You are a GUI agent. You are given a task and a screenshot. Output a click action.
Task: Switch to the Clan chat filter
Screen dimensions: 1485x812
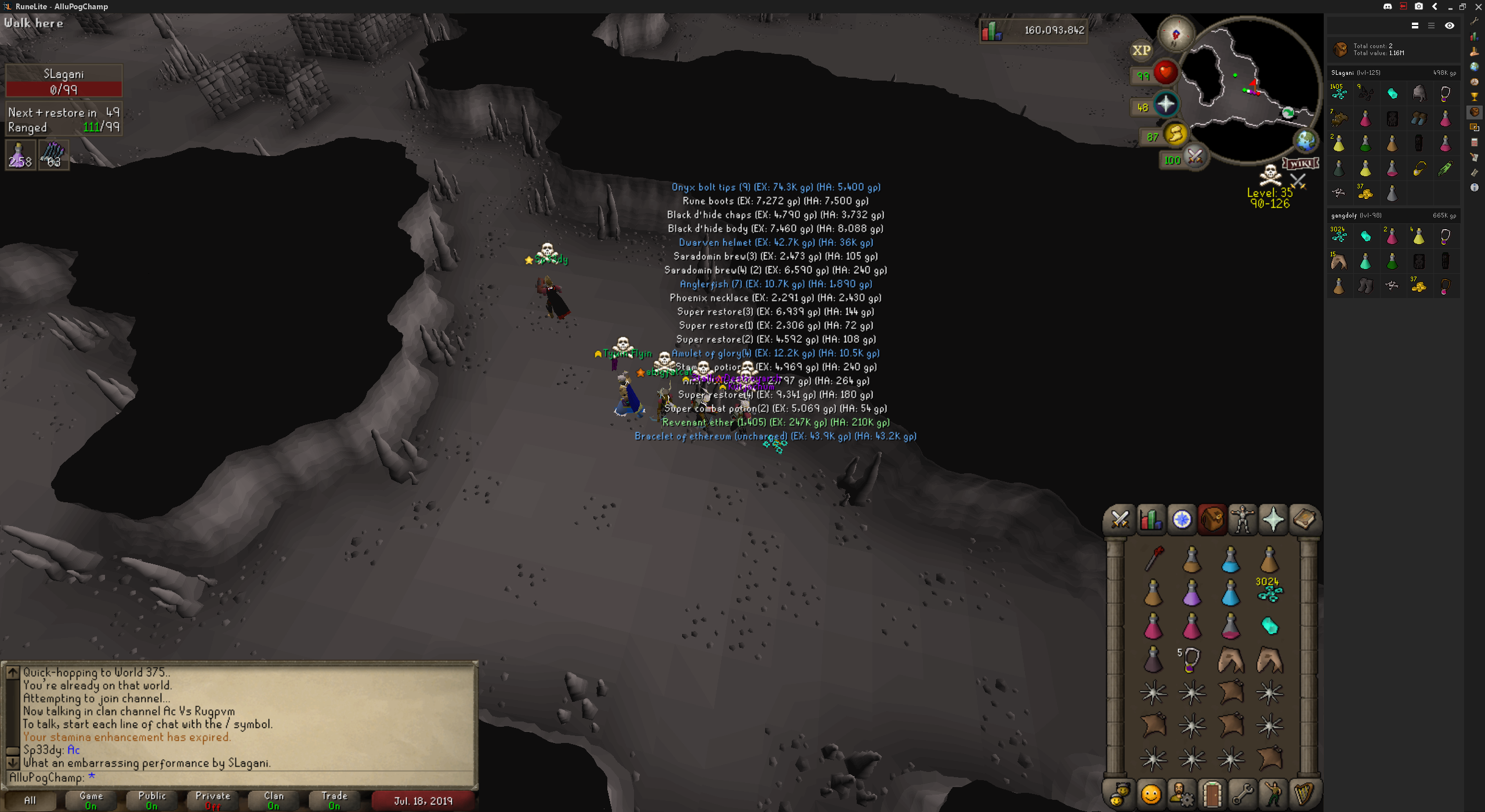(273, 800)
